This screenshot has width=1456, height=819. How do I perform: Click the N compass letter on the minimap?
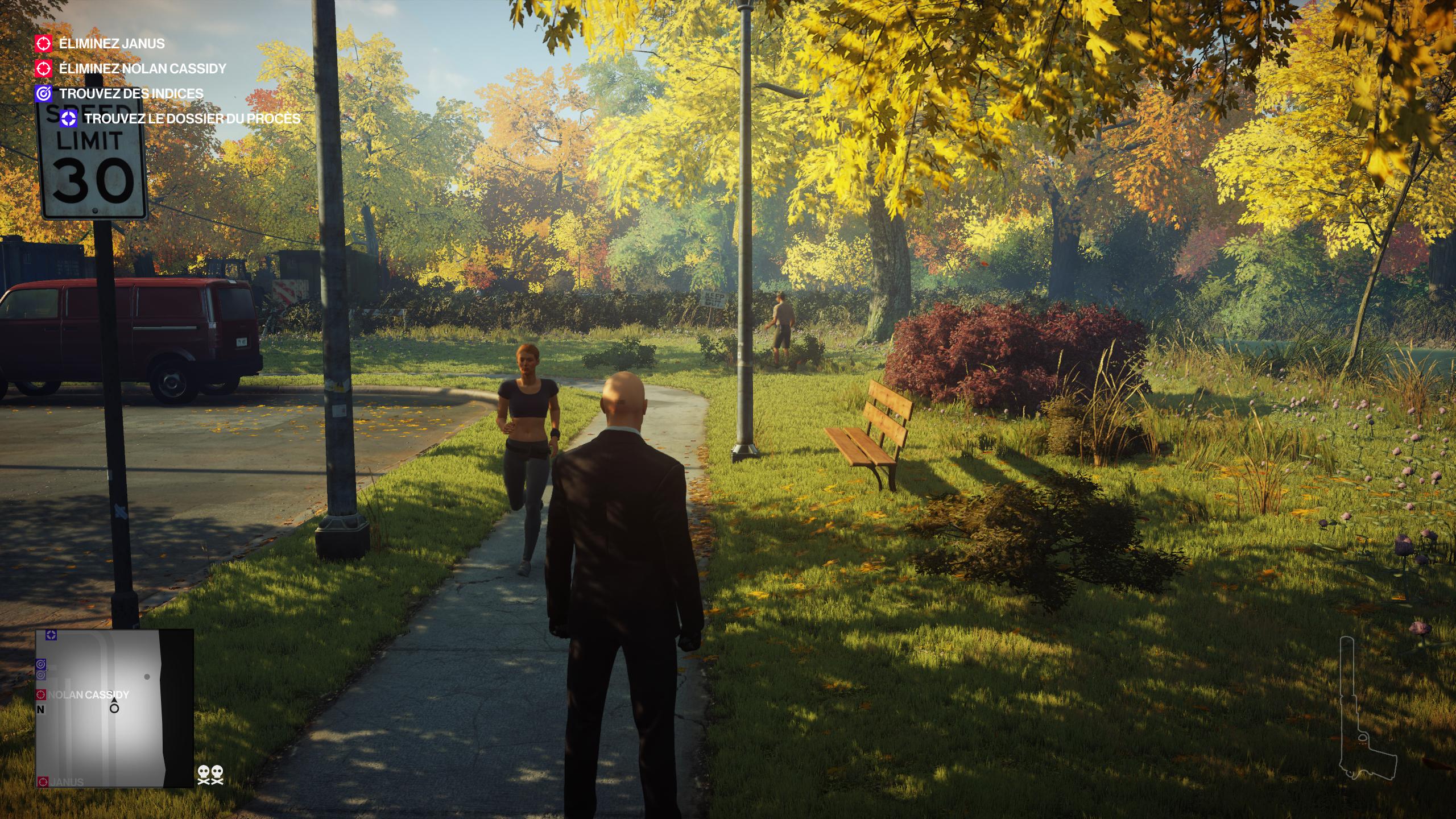pyautogui.click(x=40, y=710)
